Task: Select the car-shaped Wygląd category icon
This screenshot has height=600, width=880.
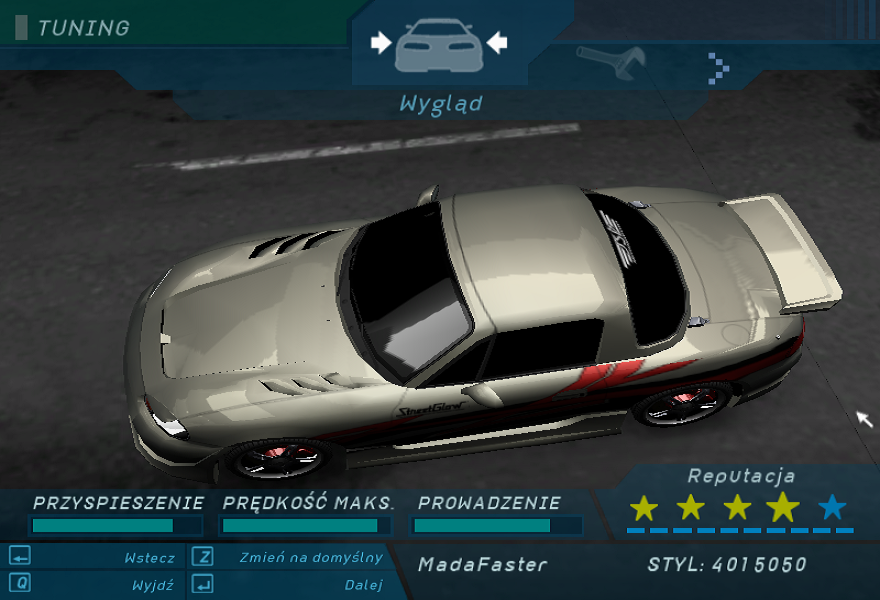Action: pyautogui.click(x=439, y=46)
